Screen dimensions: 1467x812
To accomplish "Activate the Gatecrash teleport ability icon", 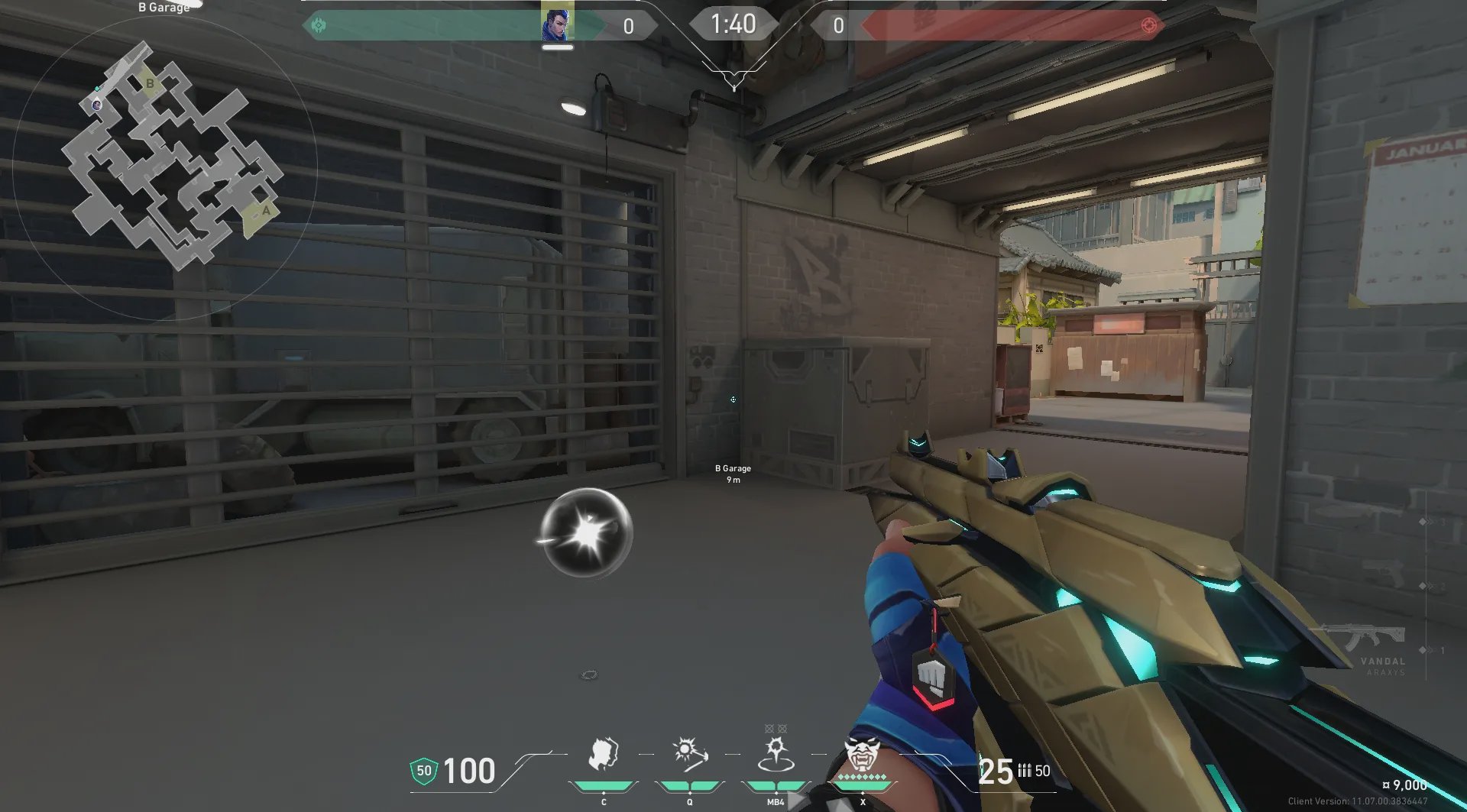I will (x=776, y=754).
